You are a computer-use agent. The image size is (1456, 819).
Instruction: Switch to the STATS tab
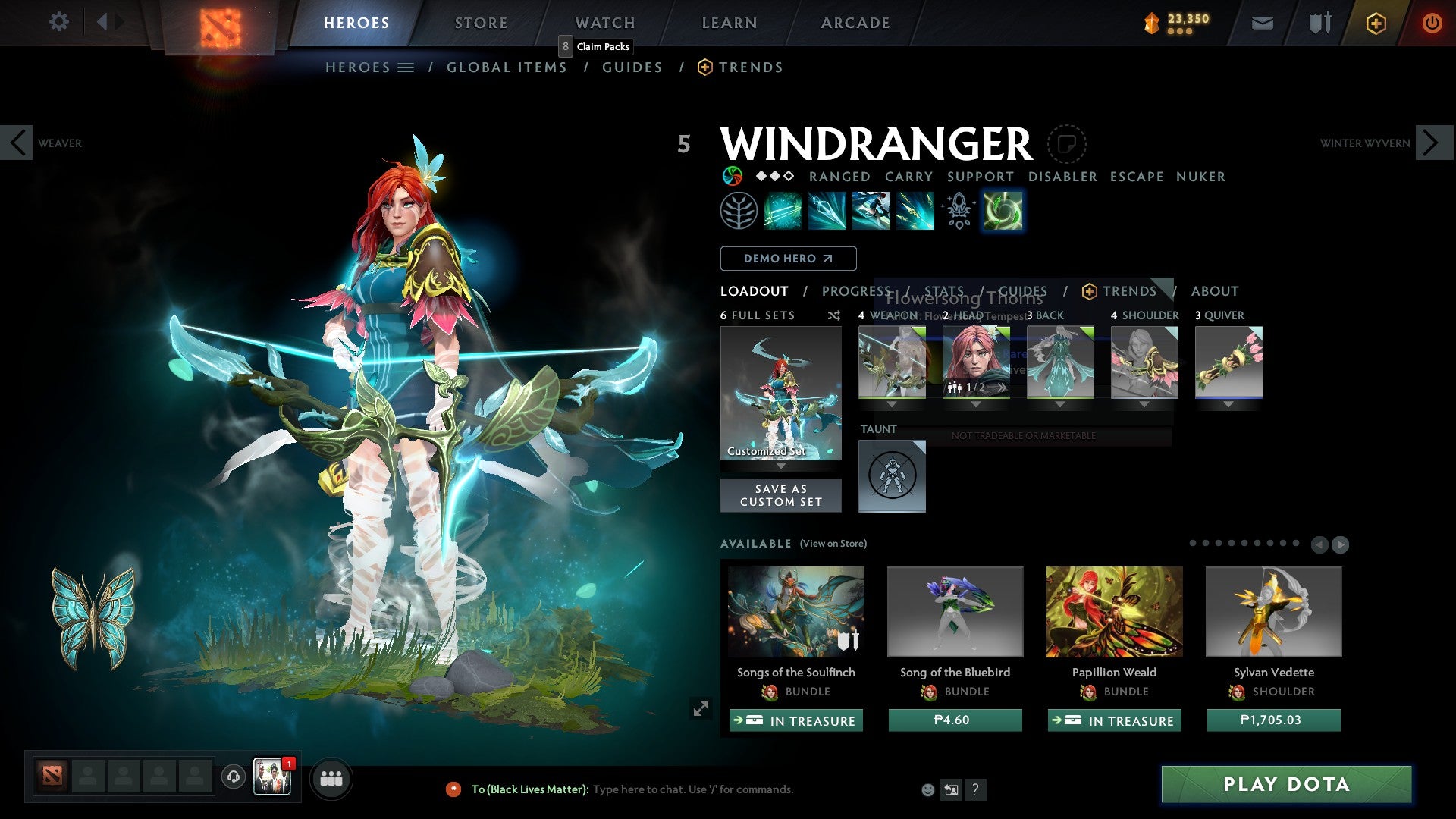click(x=945, y=290)
